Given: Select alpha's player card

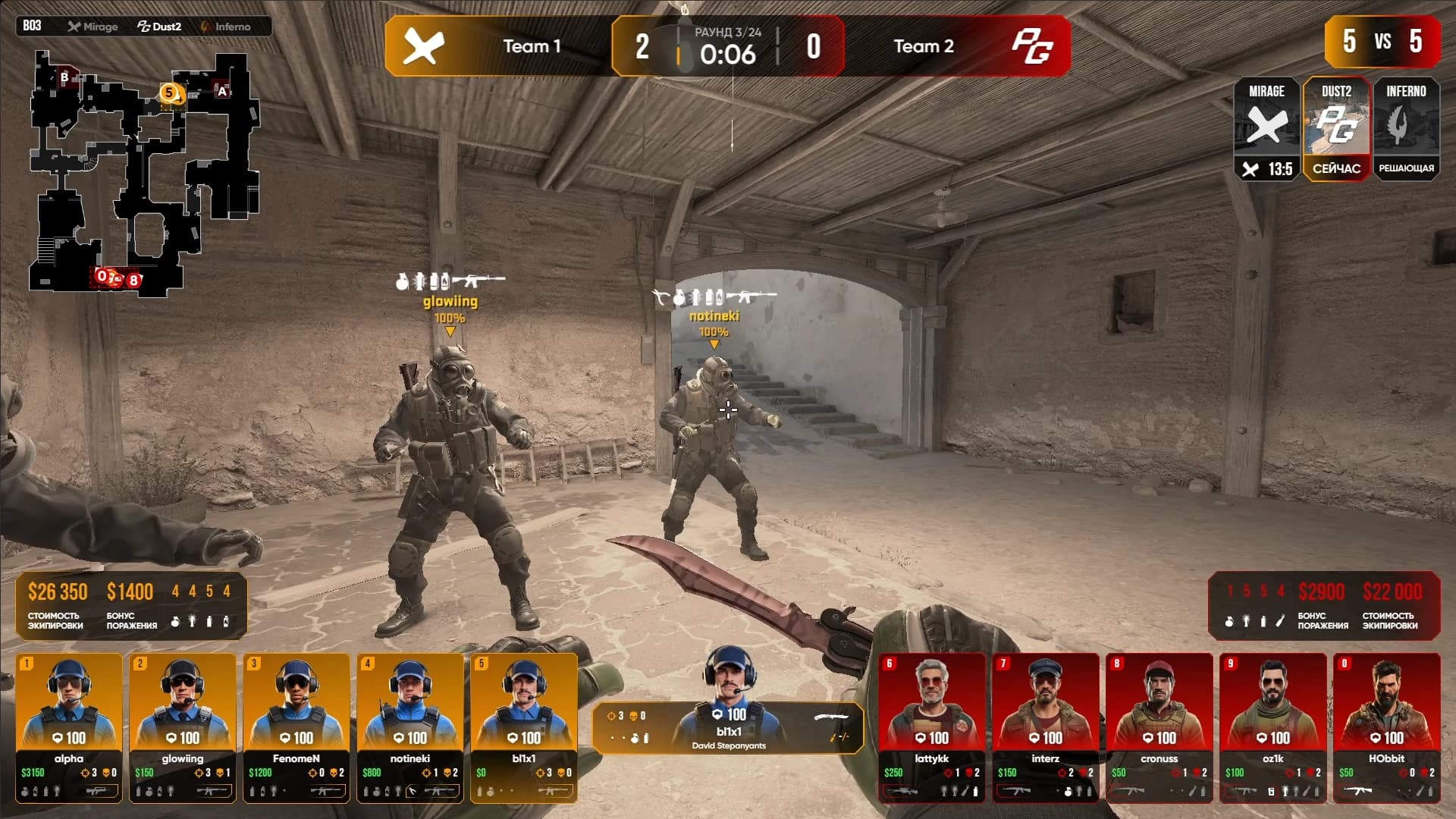Looking at the screenshot, I should [69, 726].
